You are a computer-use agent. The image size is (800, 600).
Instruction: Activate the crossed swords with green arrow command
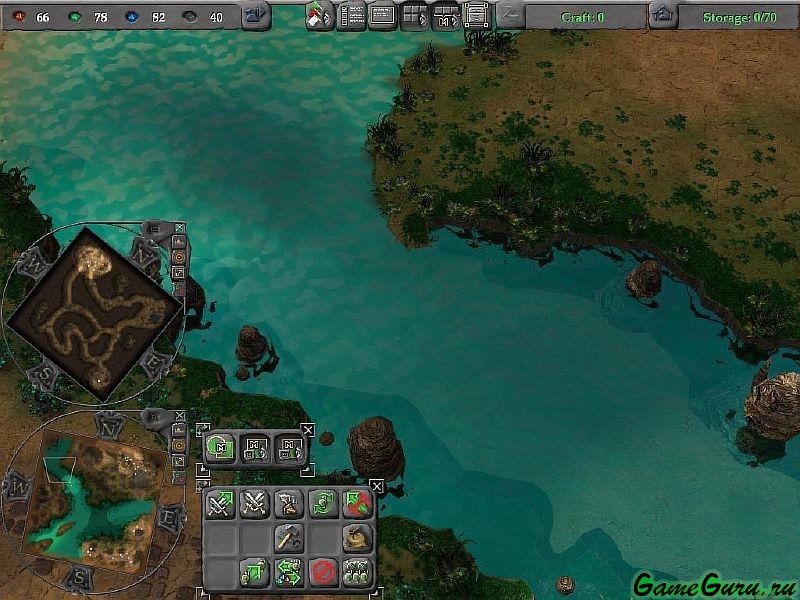click(220, 504)
